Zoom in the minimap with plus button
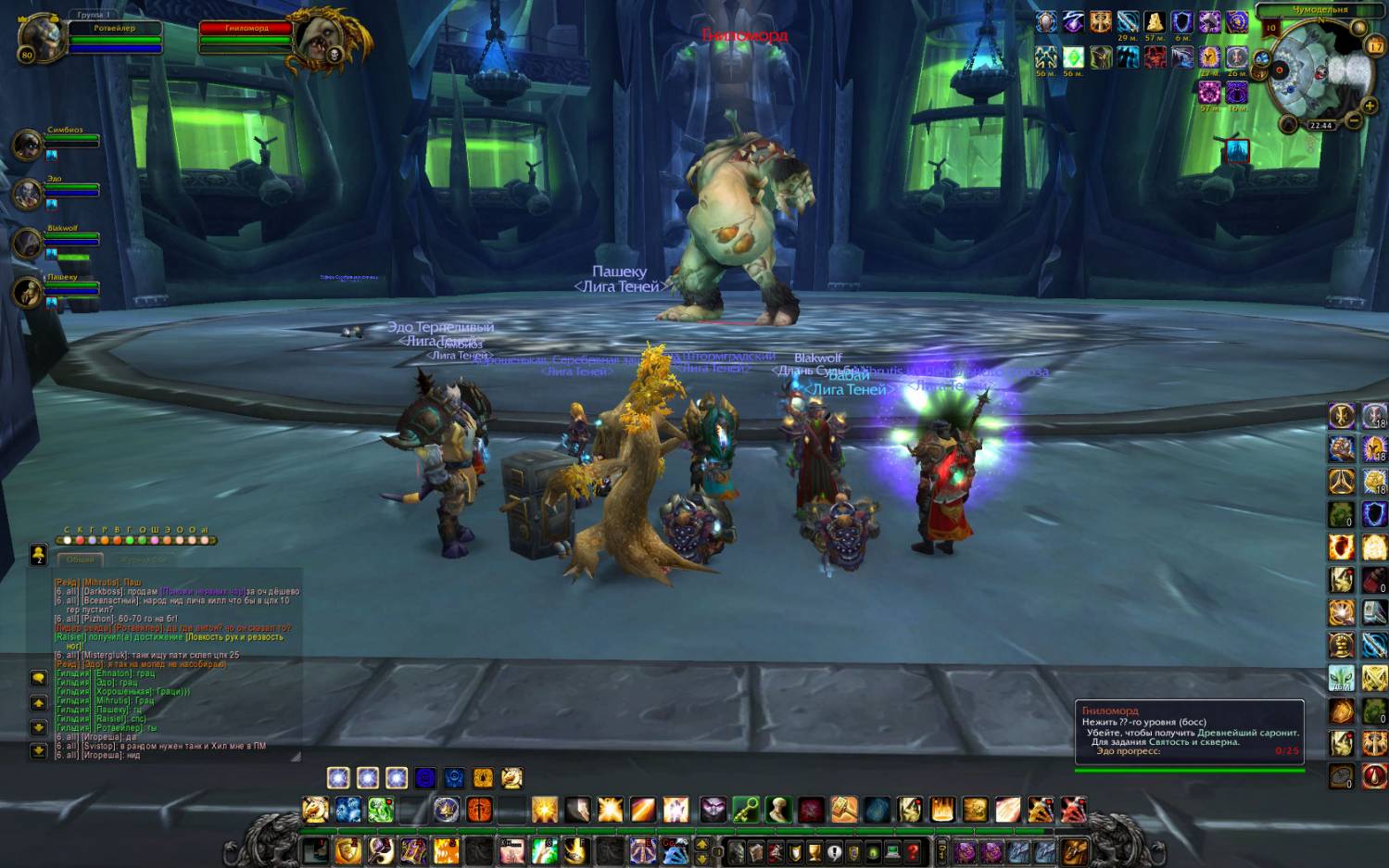1389x868 pixels. (1369, 107)
